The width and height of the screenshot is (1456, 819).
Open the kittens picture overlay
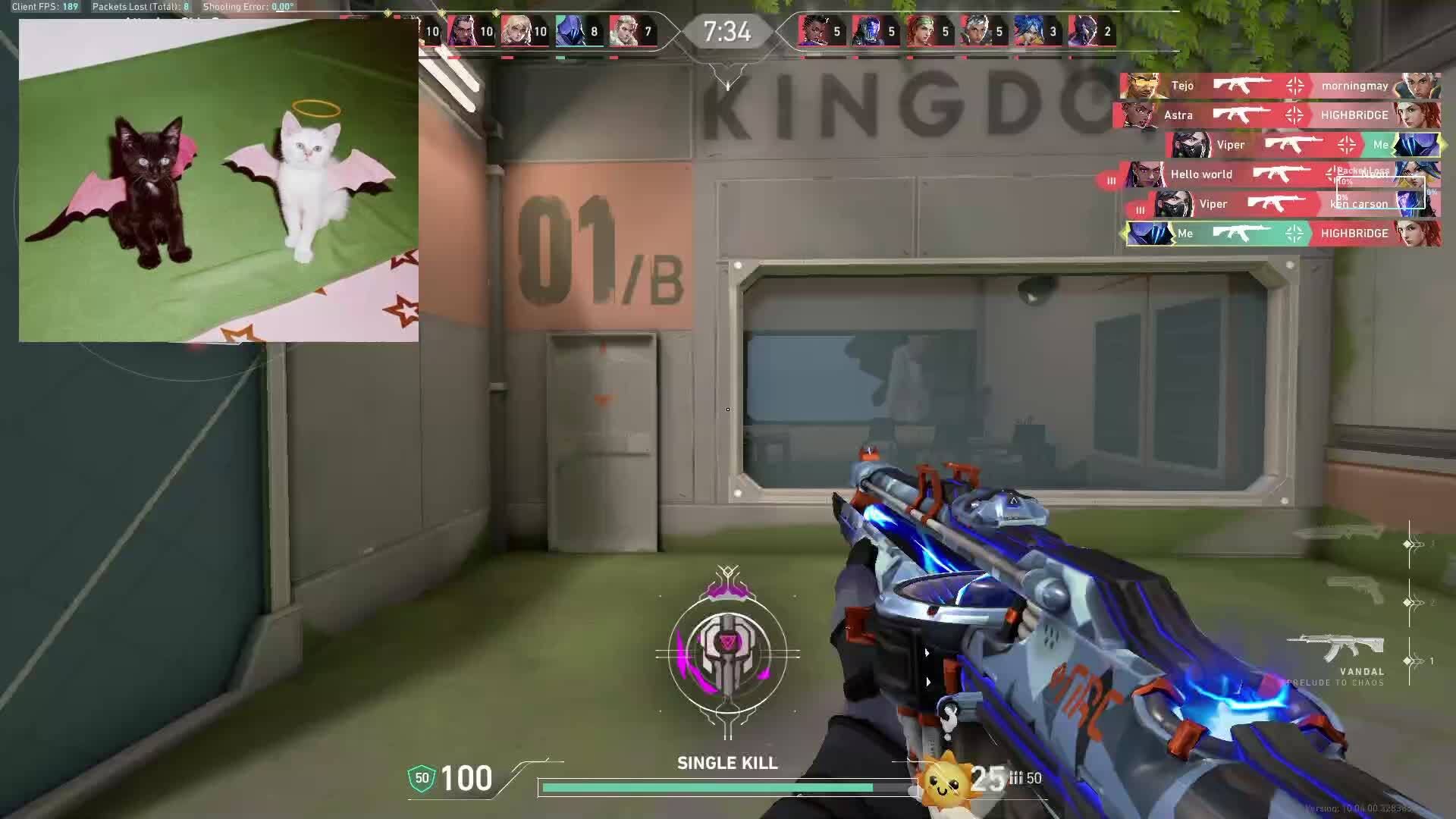(218, 180)
